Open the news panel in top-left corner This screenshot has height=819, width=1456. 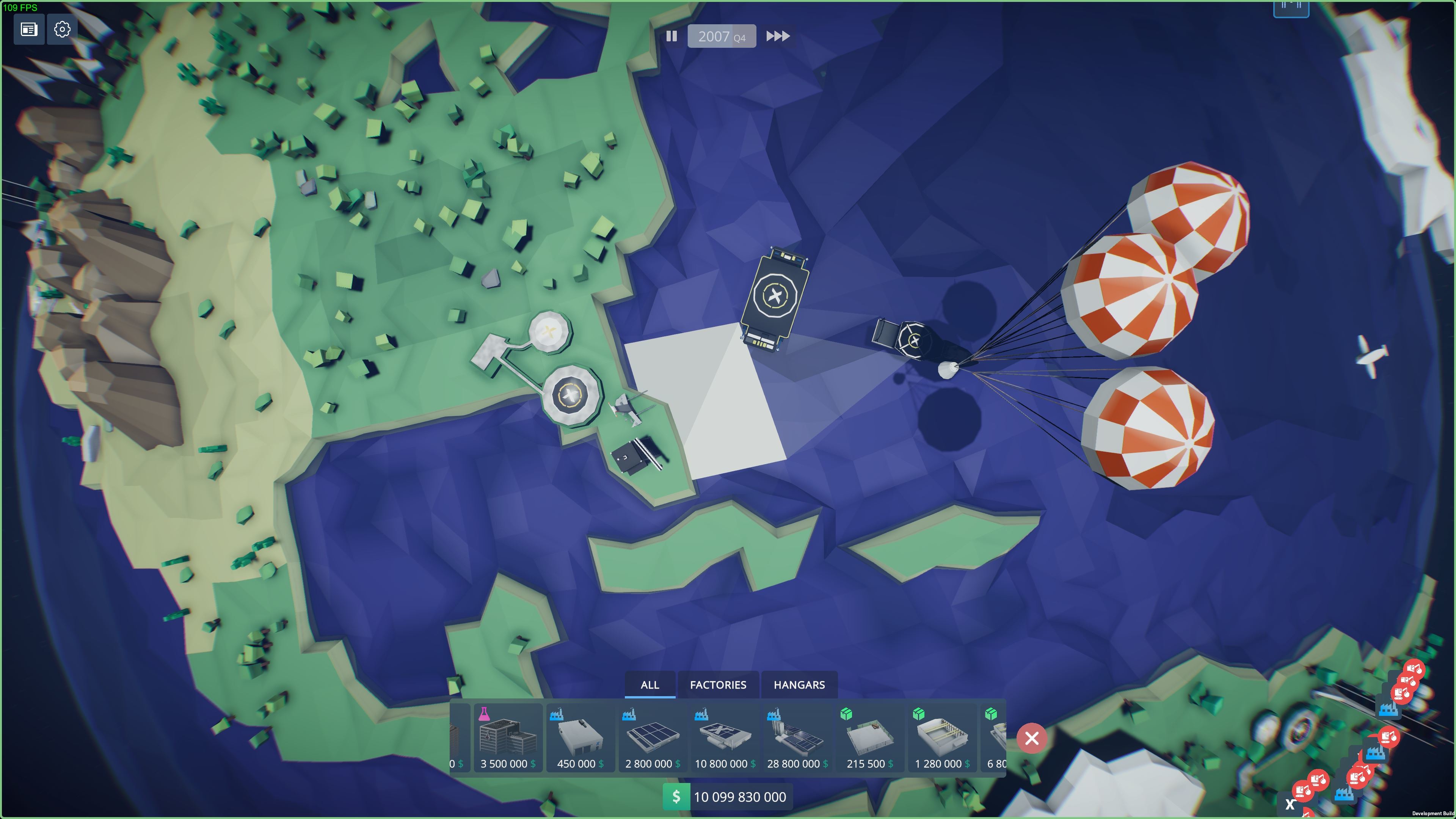[29, 30]
